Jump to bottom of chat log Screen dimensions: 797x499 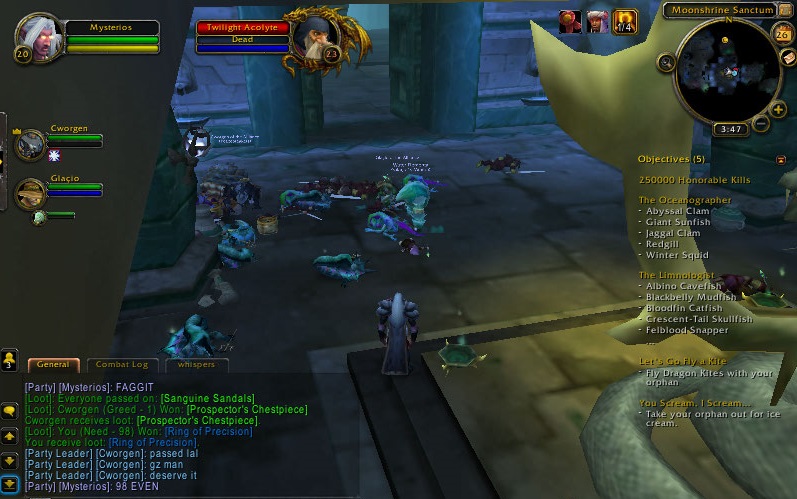(x=9, y=484)
